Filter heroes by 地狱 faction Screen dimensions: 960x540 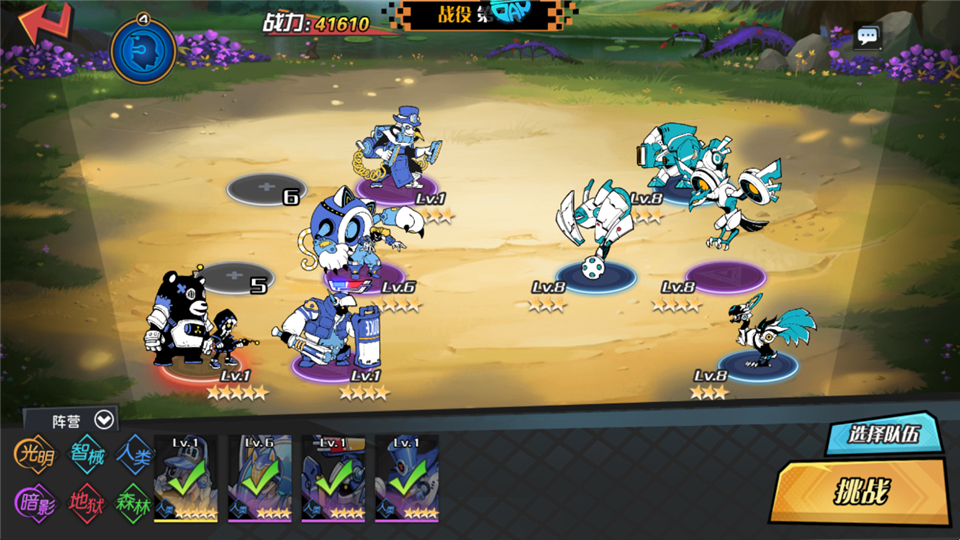click(x=86, y=500)
